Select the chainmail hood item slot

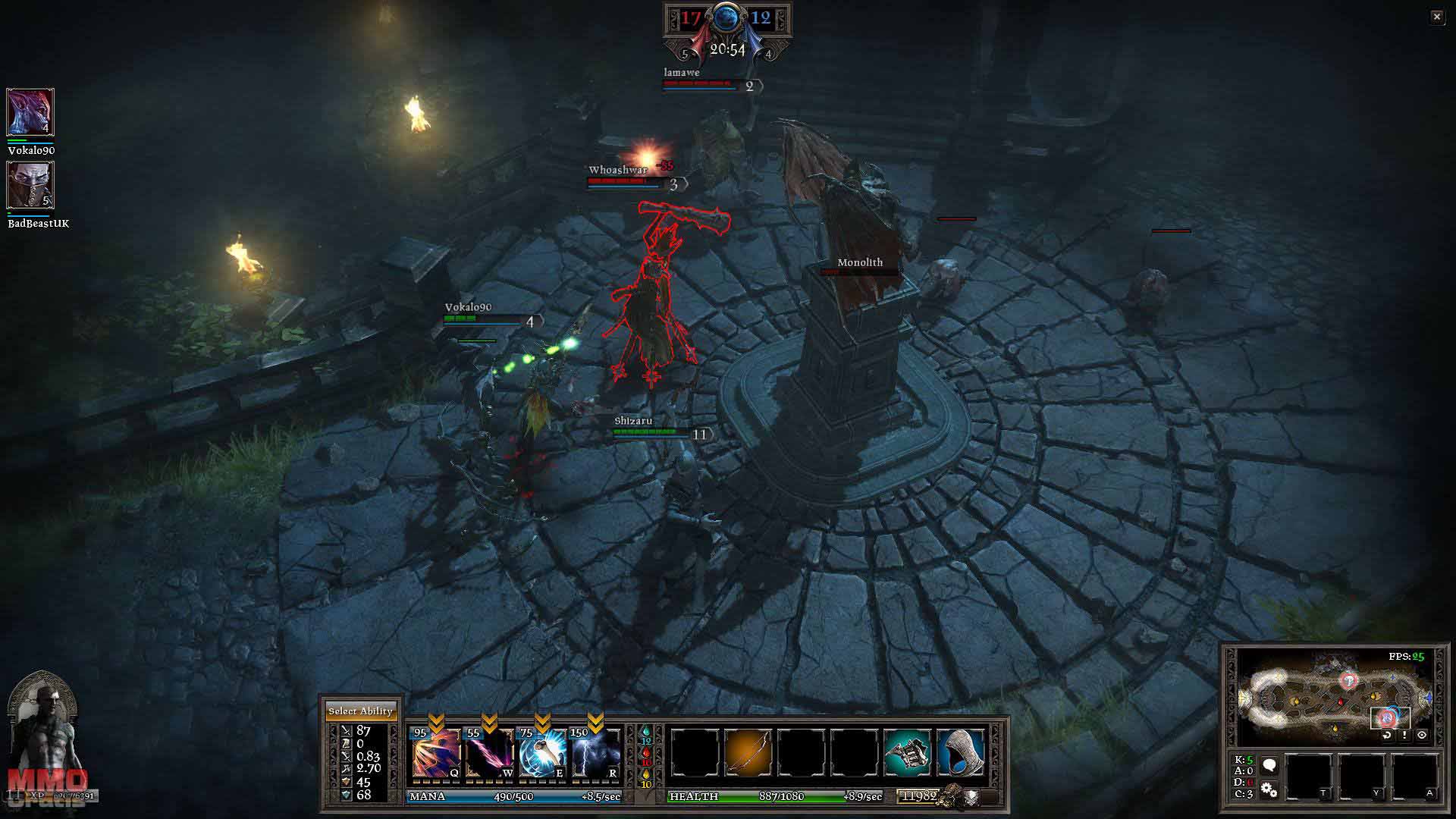pos(961,753)
